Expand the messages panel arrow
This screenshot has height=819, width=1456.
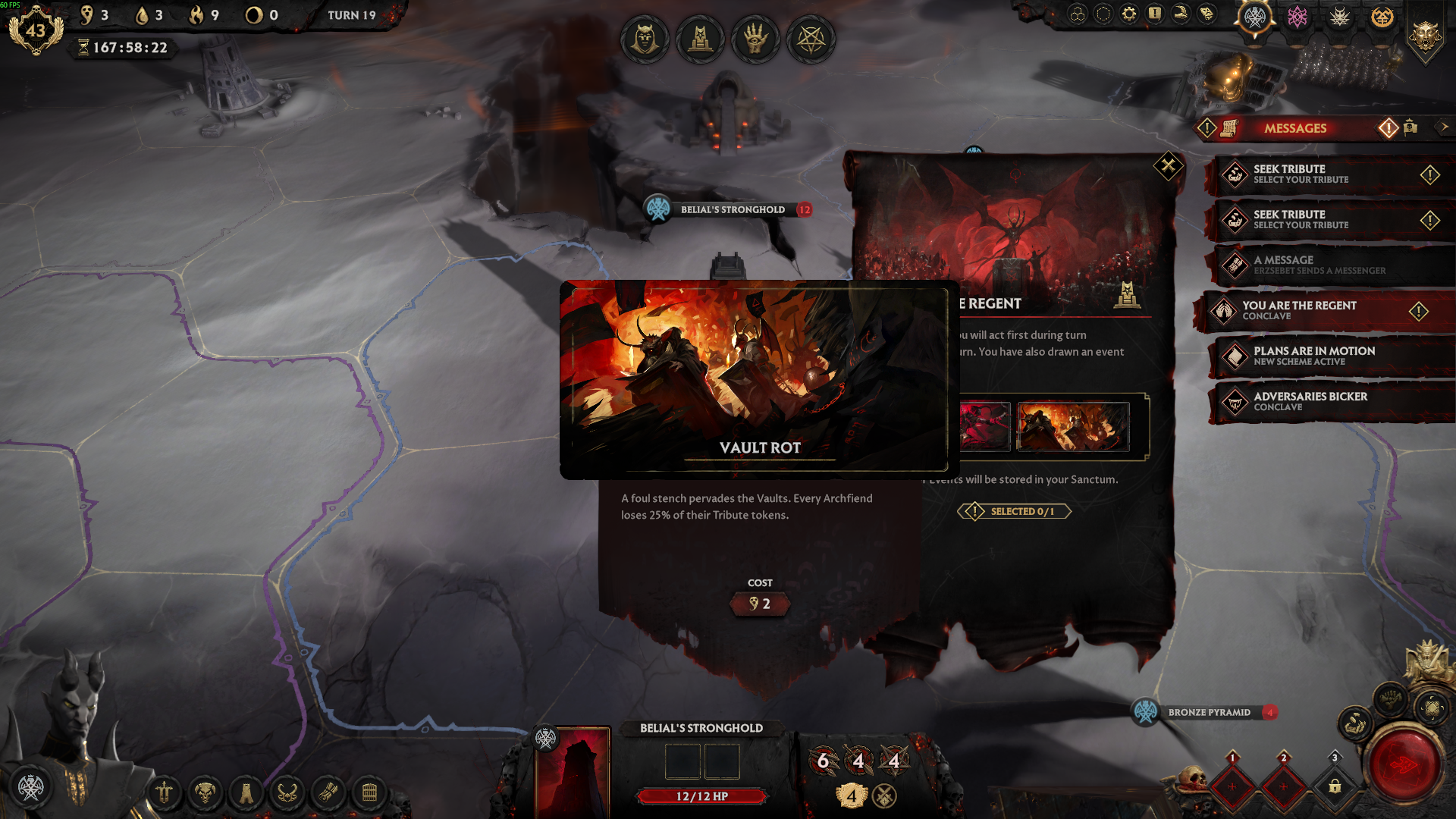1444,127
